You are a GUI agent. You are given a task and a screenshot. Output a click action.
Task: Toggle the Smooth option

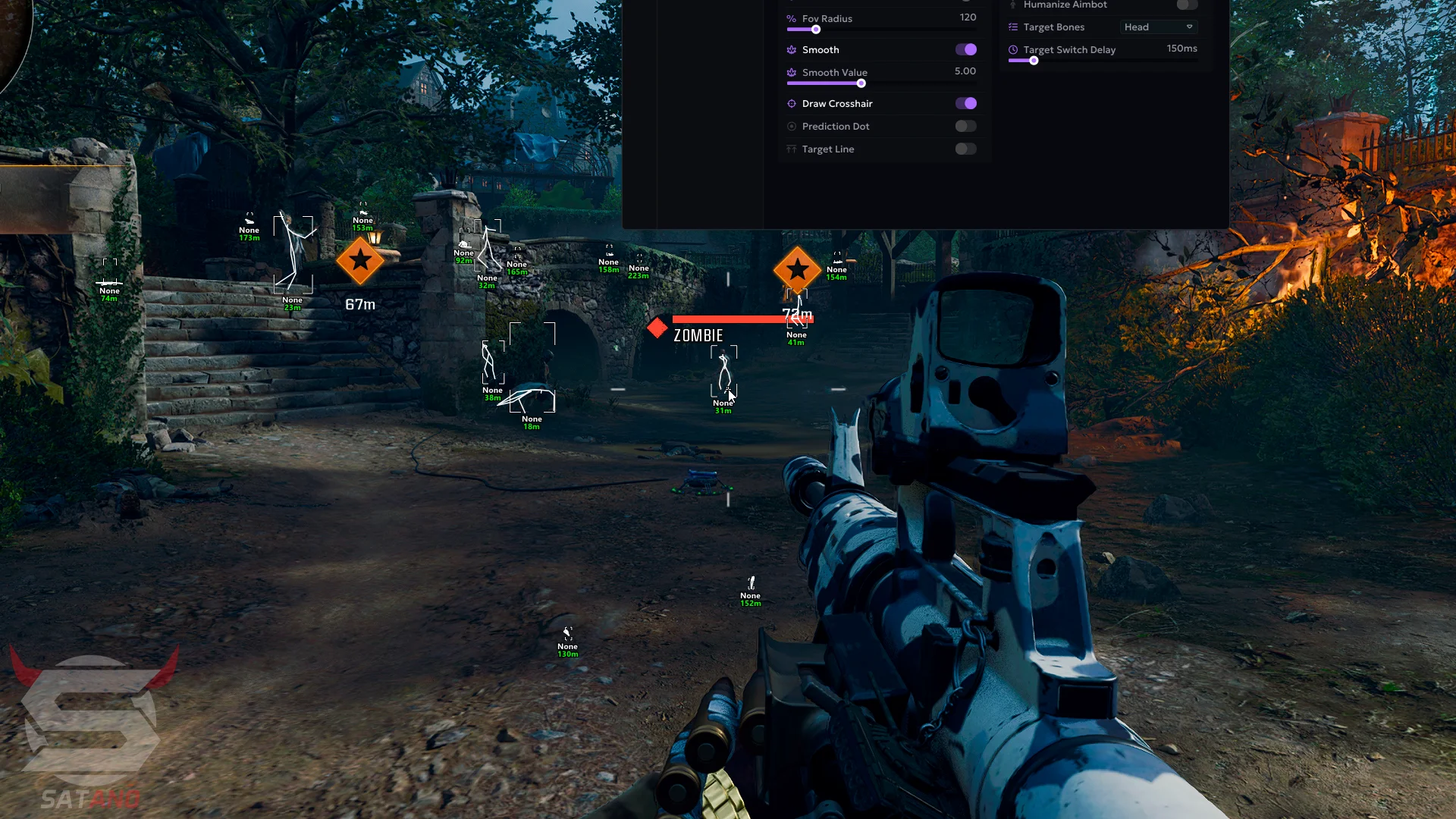click(965, 49)
